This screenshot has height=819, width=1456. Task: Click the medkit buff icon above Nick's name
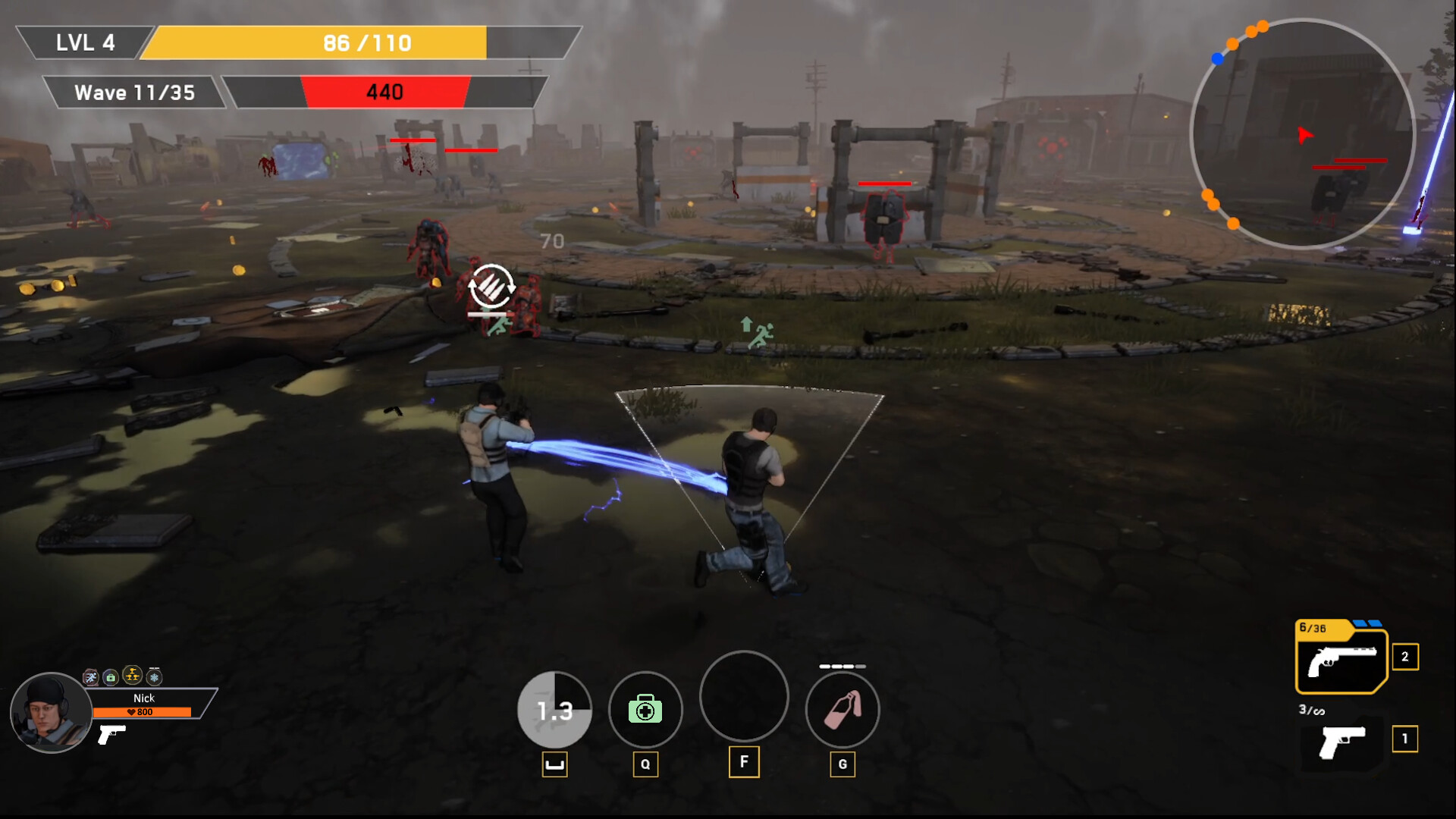click(x=111, y=676)
